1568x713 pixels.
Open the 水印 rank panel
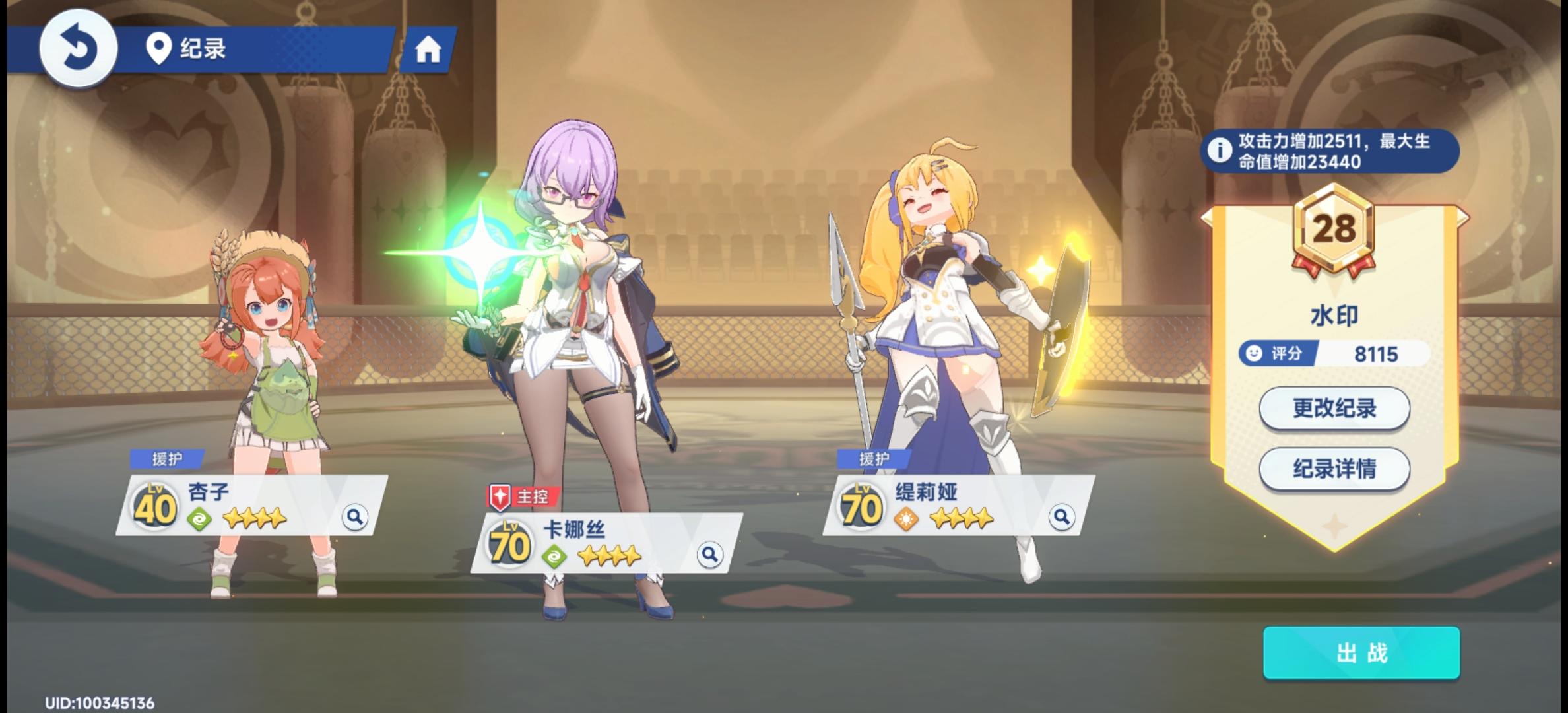(1334, 316)
